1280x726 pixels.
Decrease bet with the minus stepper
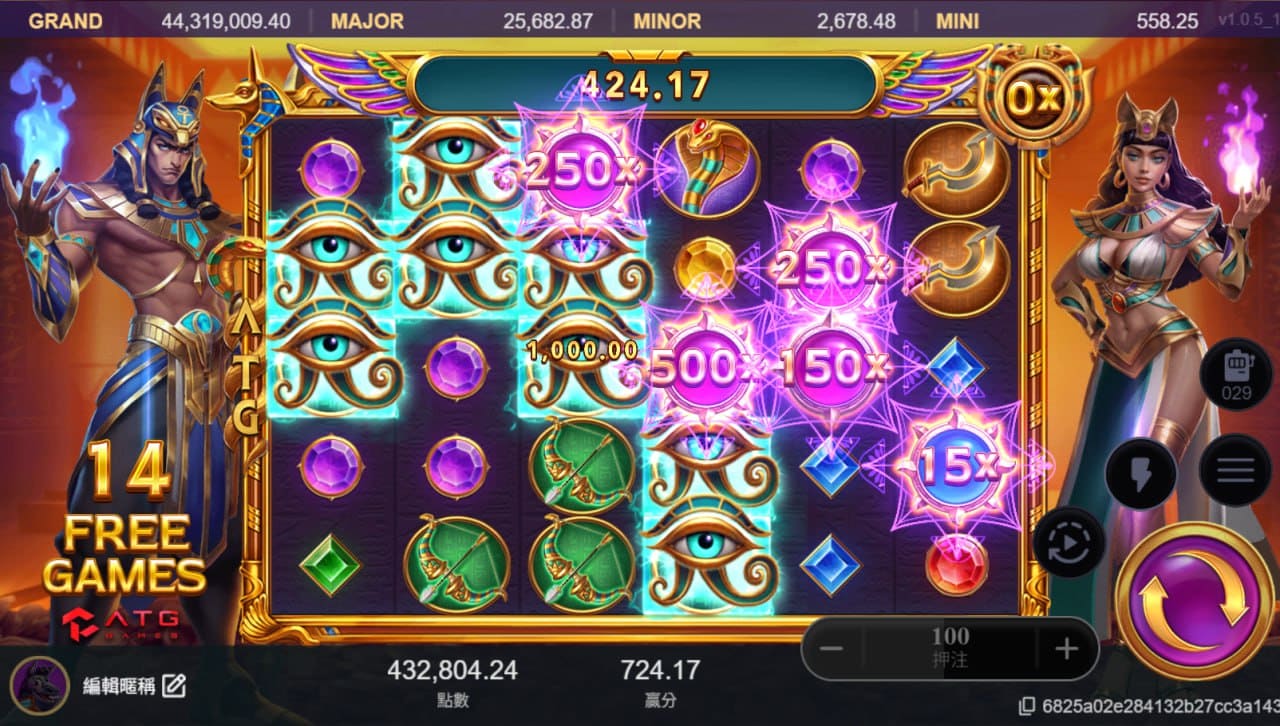coord(830,649)
